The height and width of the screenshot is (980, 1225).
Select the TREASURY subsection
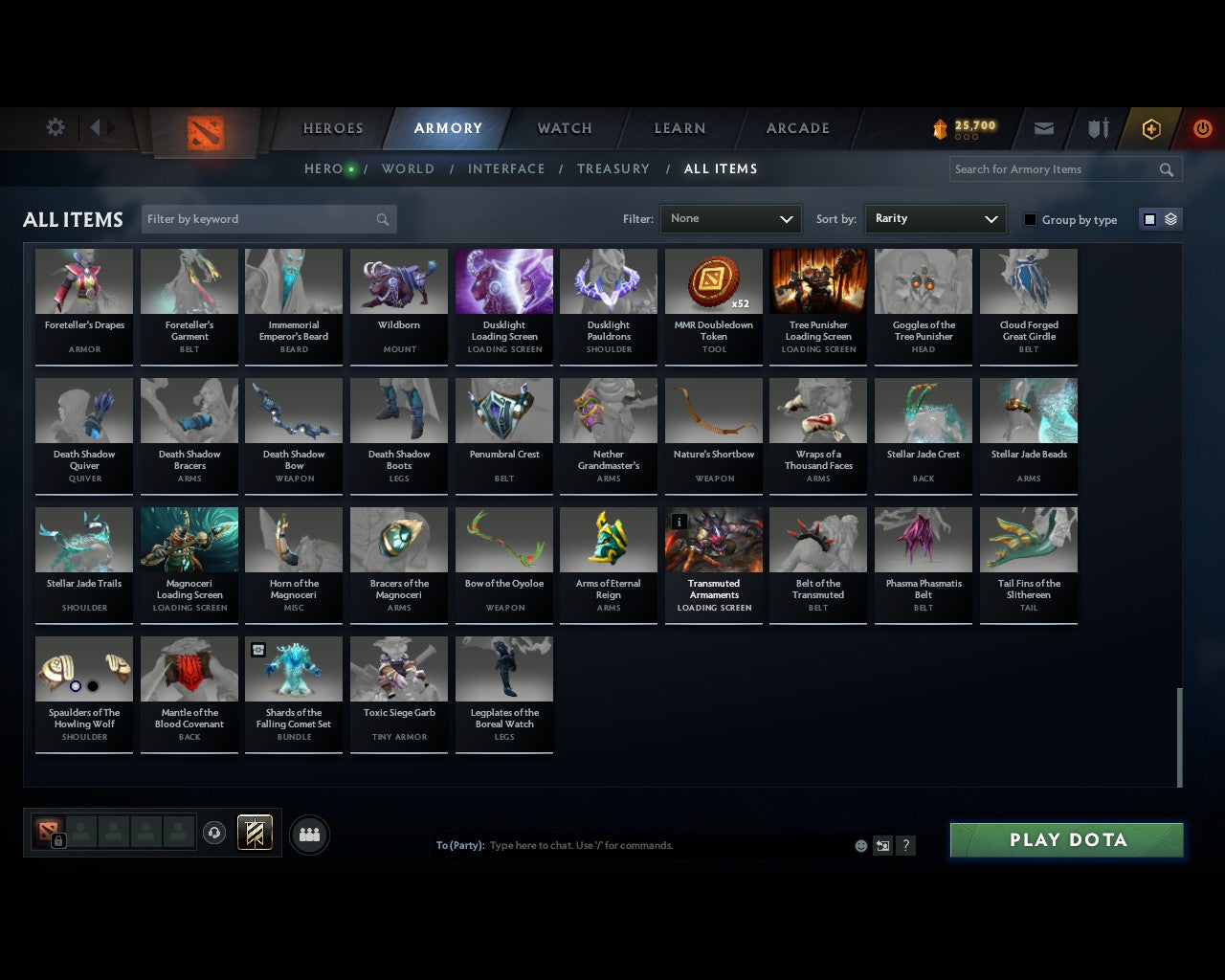coord(613,168)
